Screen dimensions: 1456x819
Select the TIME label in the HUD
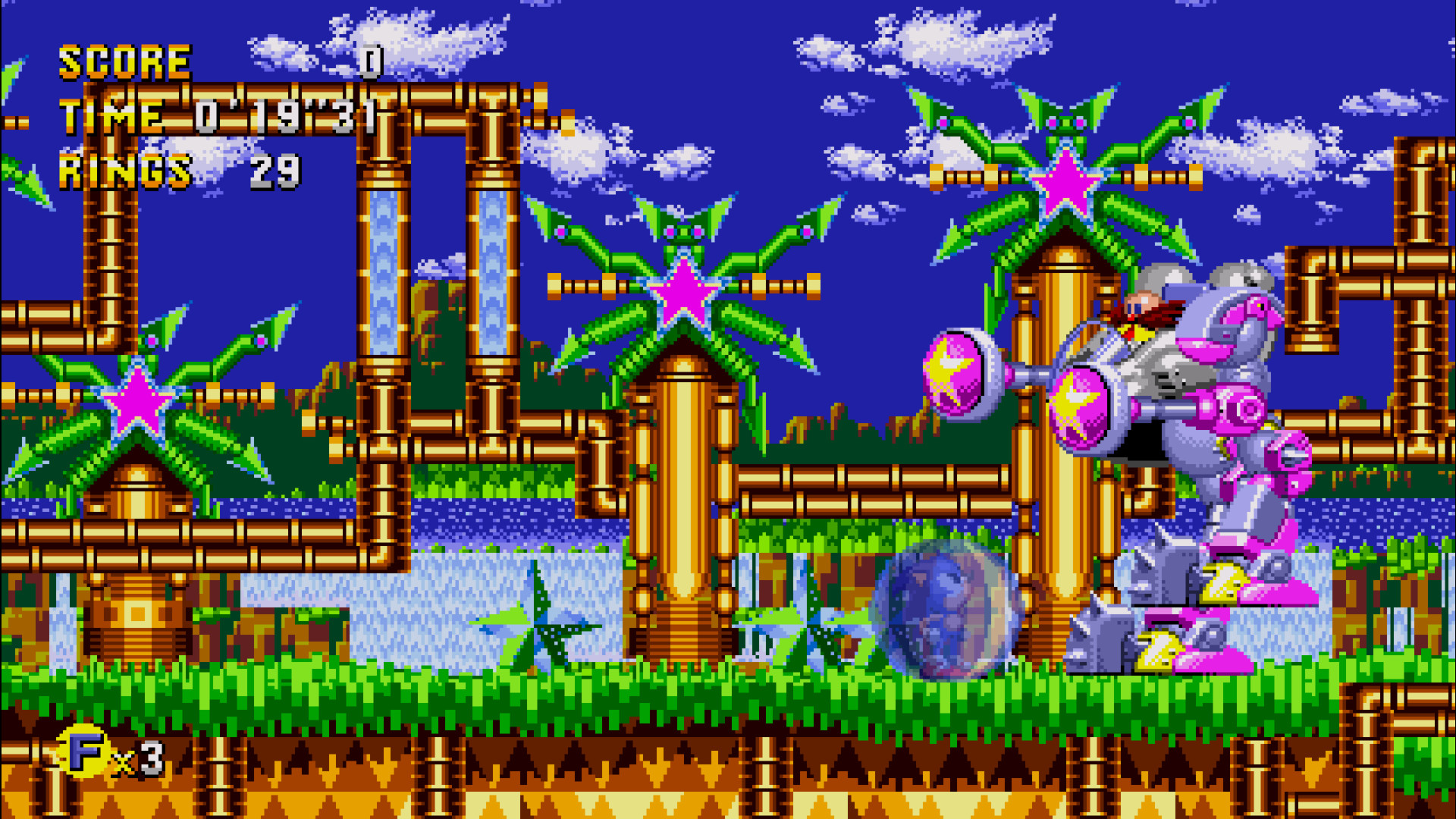112,115
